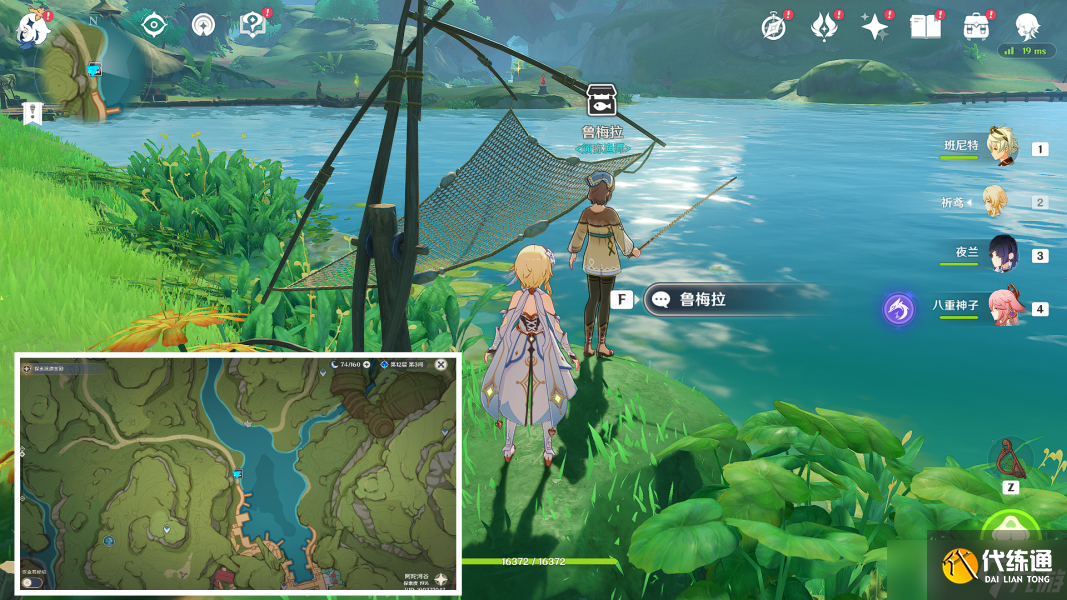Viewport: 1067px width, 600px height.
Task: Open the backpack inventory
Action: click(977, 27)
